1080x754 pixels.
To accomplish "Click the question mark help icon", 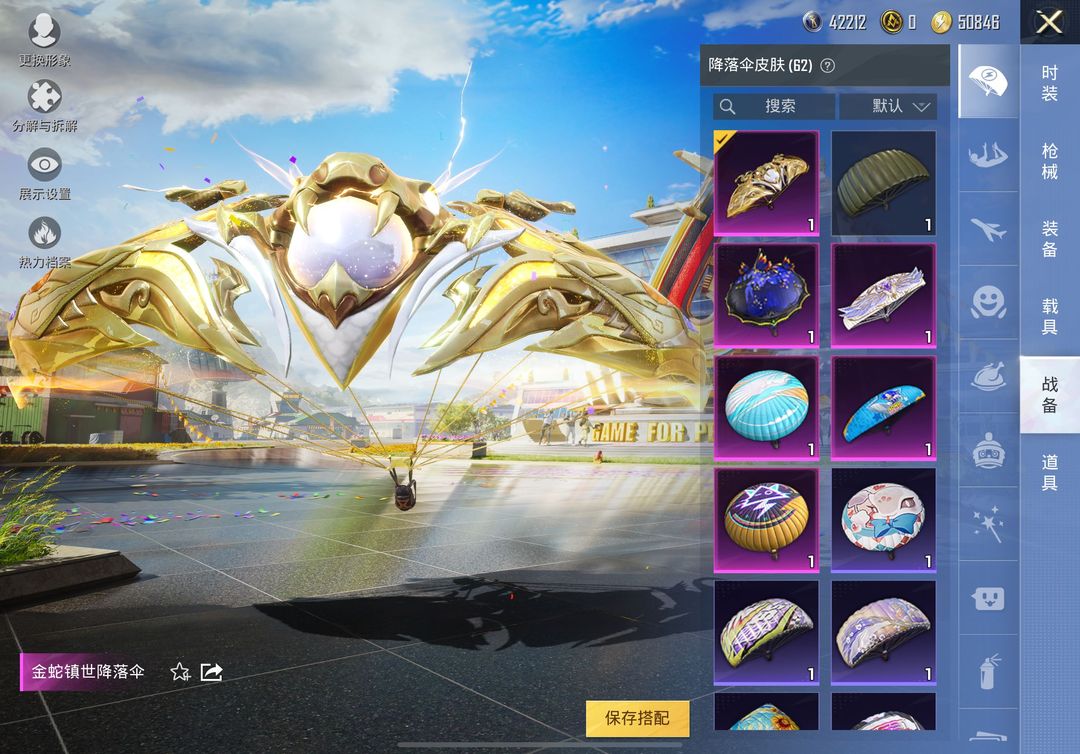I will tap(827, 66).
